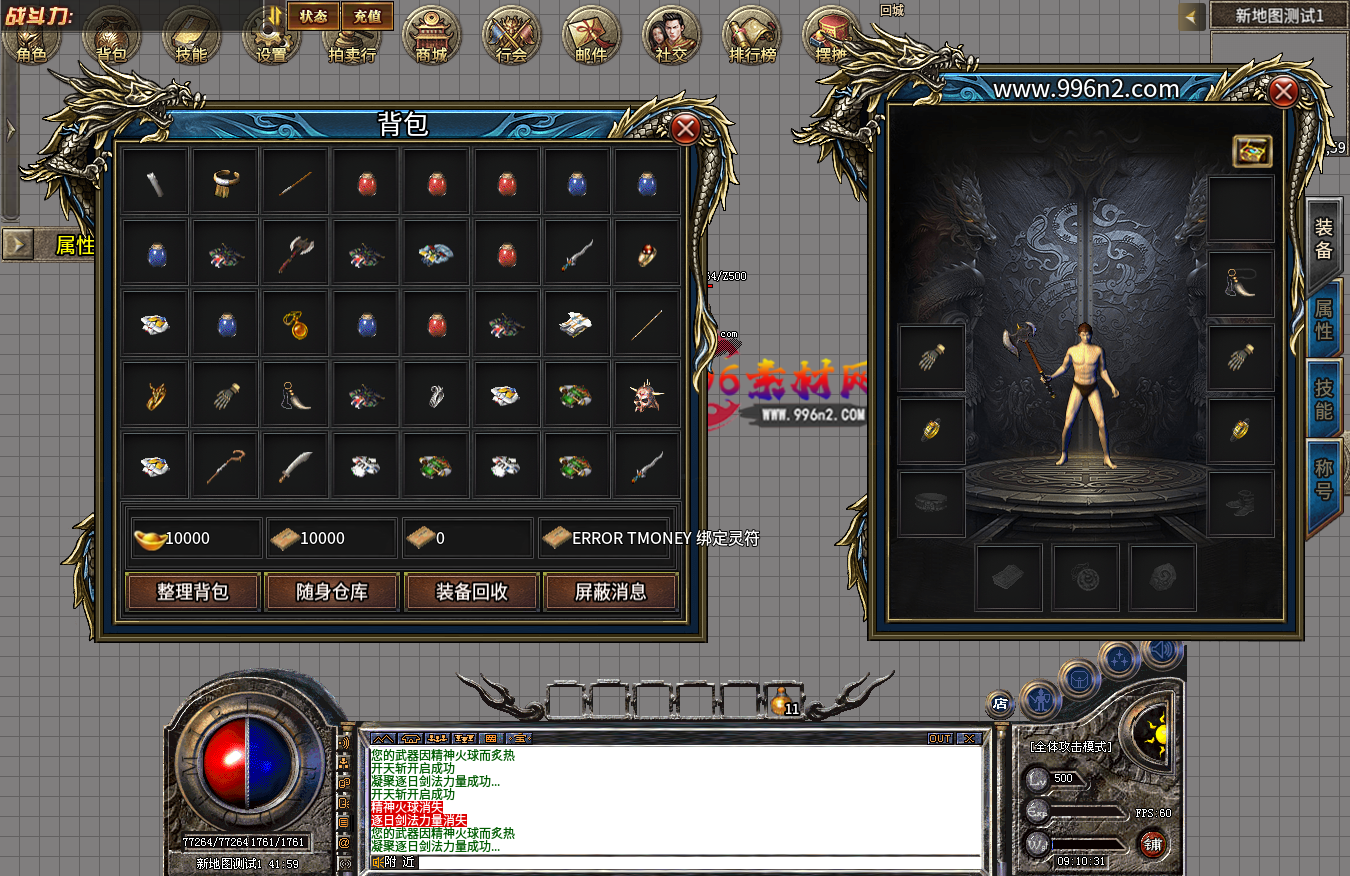Click the 整理背包 sort button
Image resolution: width=1350 pixels, height=876 pixels.
193,592
